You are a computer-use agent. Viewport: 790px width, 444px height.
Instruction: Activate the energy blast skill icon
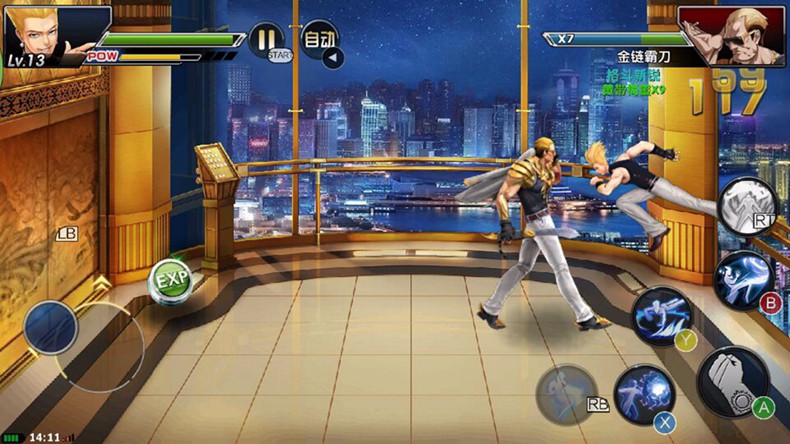643,392
